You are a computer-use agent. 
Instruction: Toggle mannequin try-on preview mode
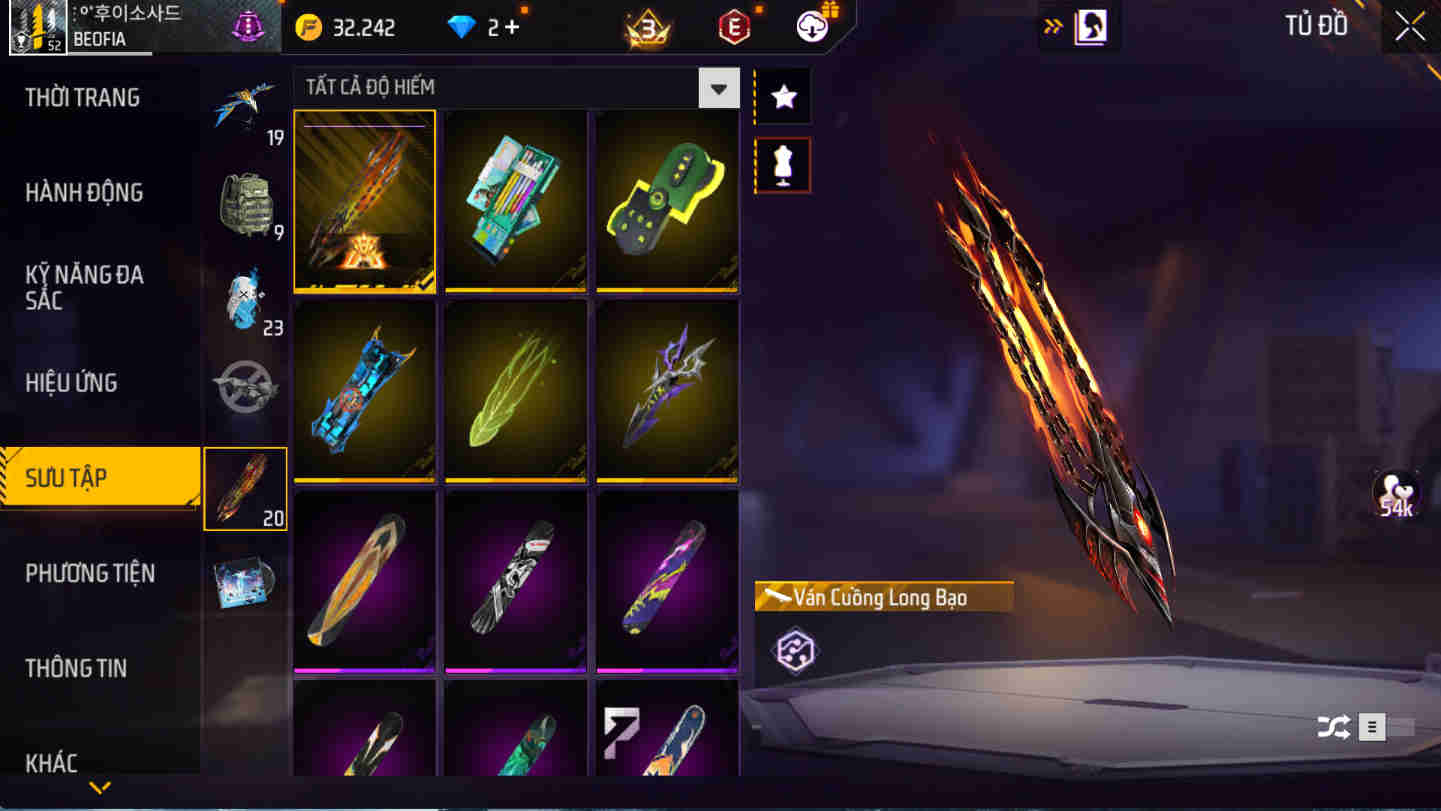point(783,164)
